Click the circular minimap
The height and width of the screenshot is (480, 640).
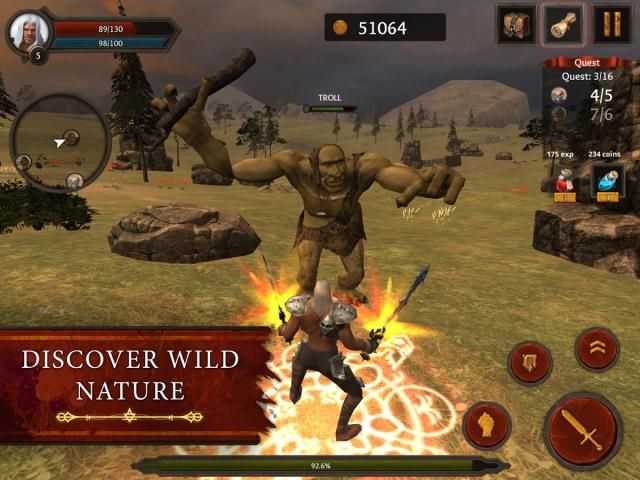[59, 141]
